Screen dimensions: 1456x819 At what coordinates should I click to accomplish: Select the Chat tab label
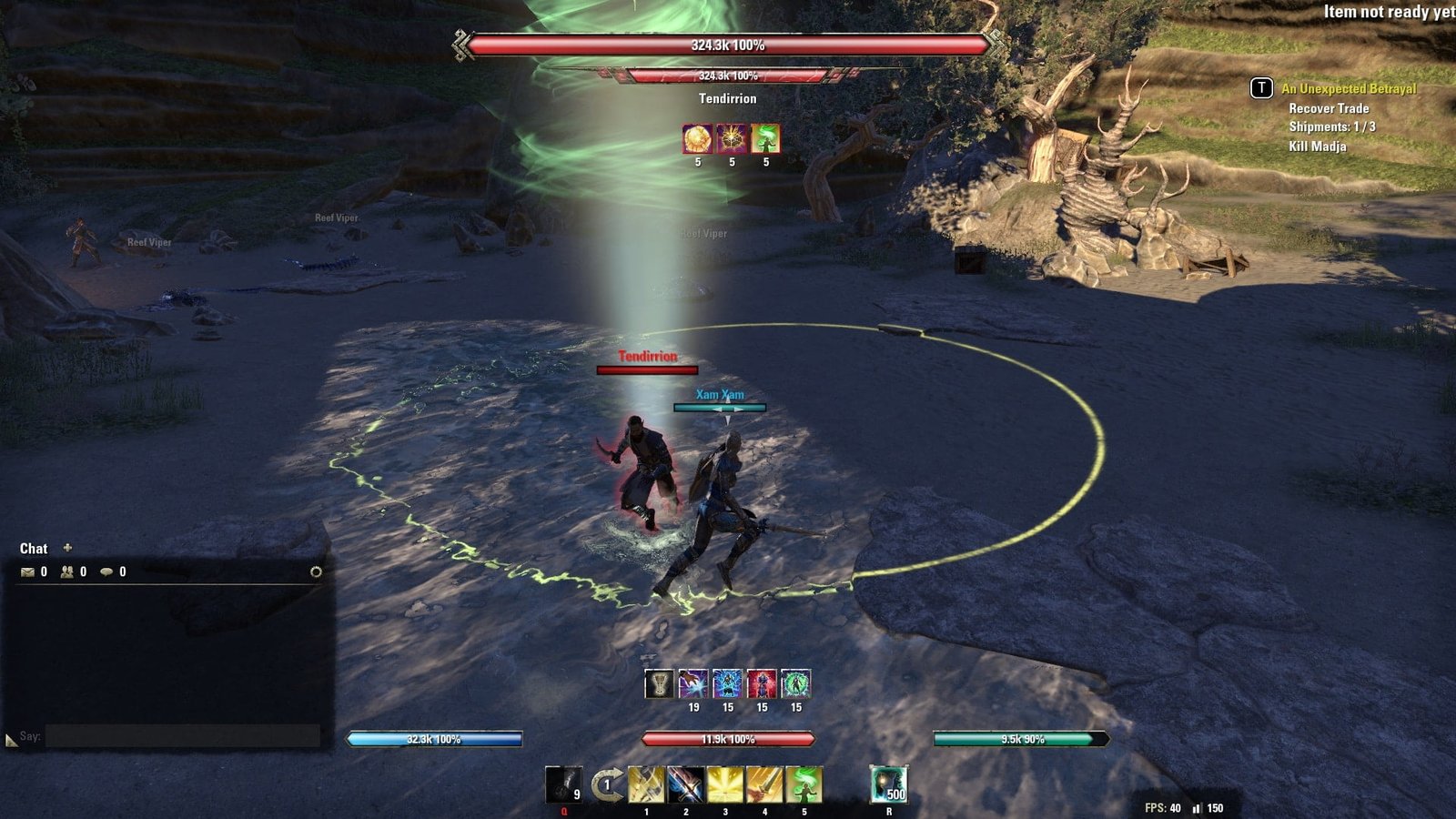[34, 549]
